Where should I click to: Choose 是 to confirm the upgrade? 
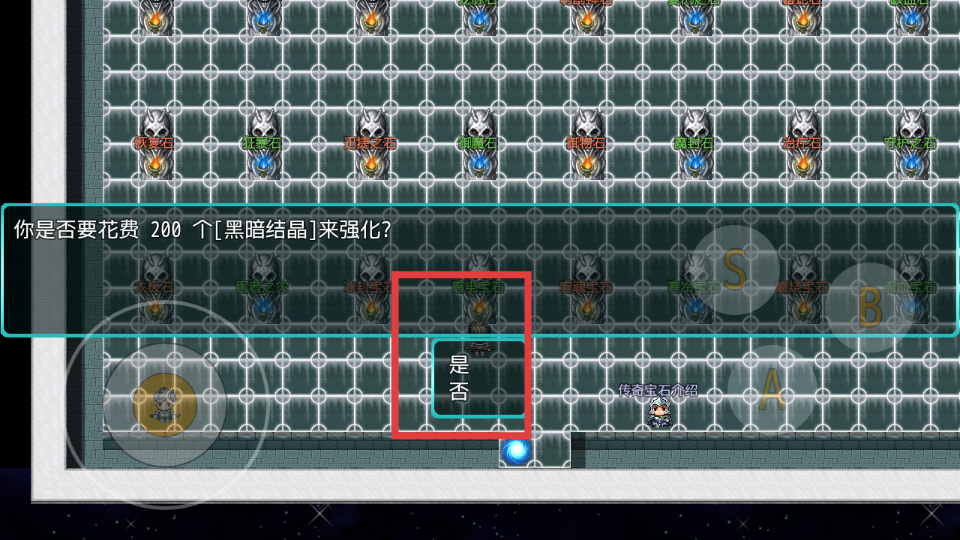[460, 365]
